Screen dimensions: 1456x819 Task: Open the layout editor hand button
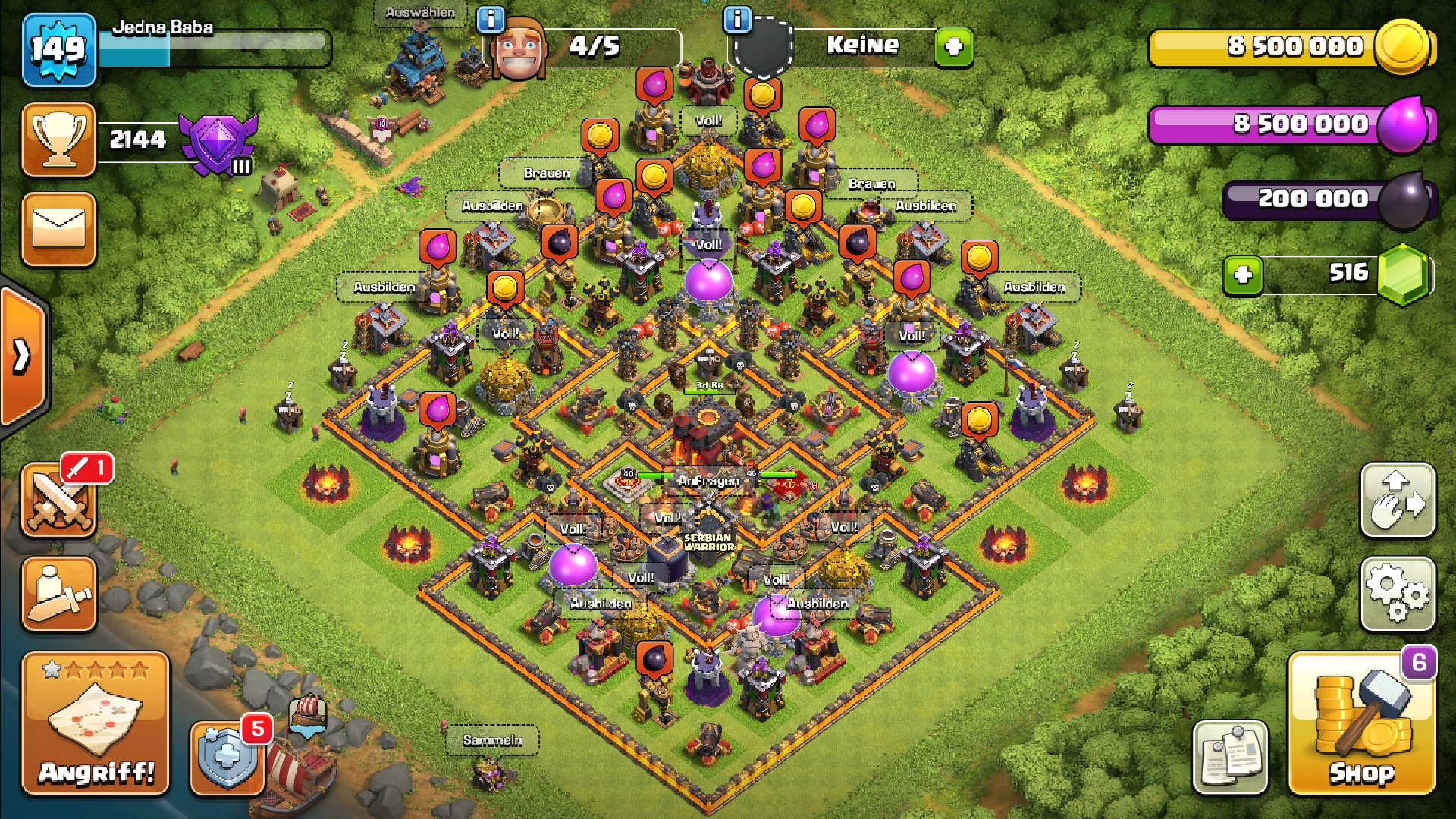[x=1398, y=500]
